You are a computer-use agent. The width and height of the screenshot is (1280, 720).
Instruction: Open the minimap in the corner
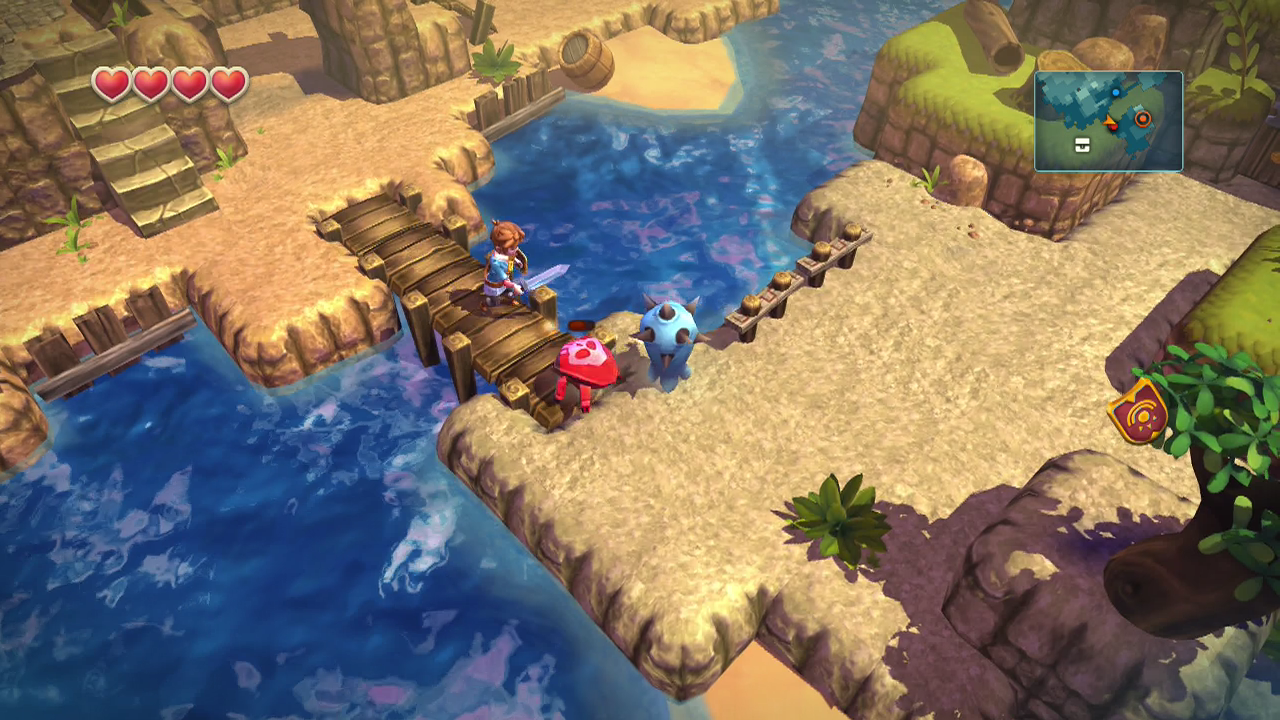click(1108, 121)
